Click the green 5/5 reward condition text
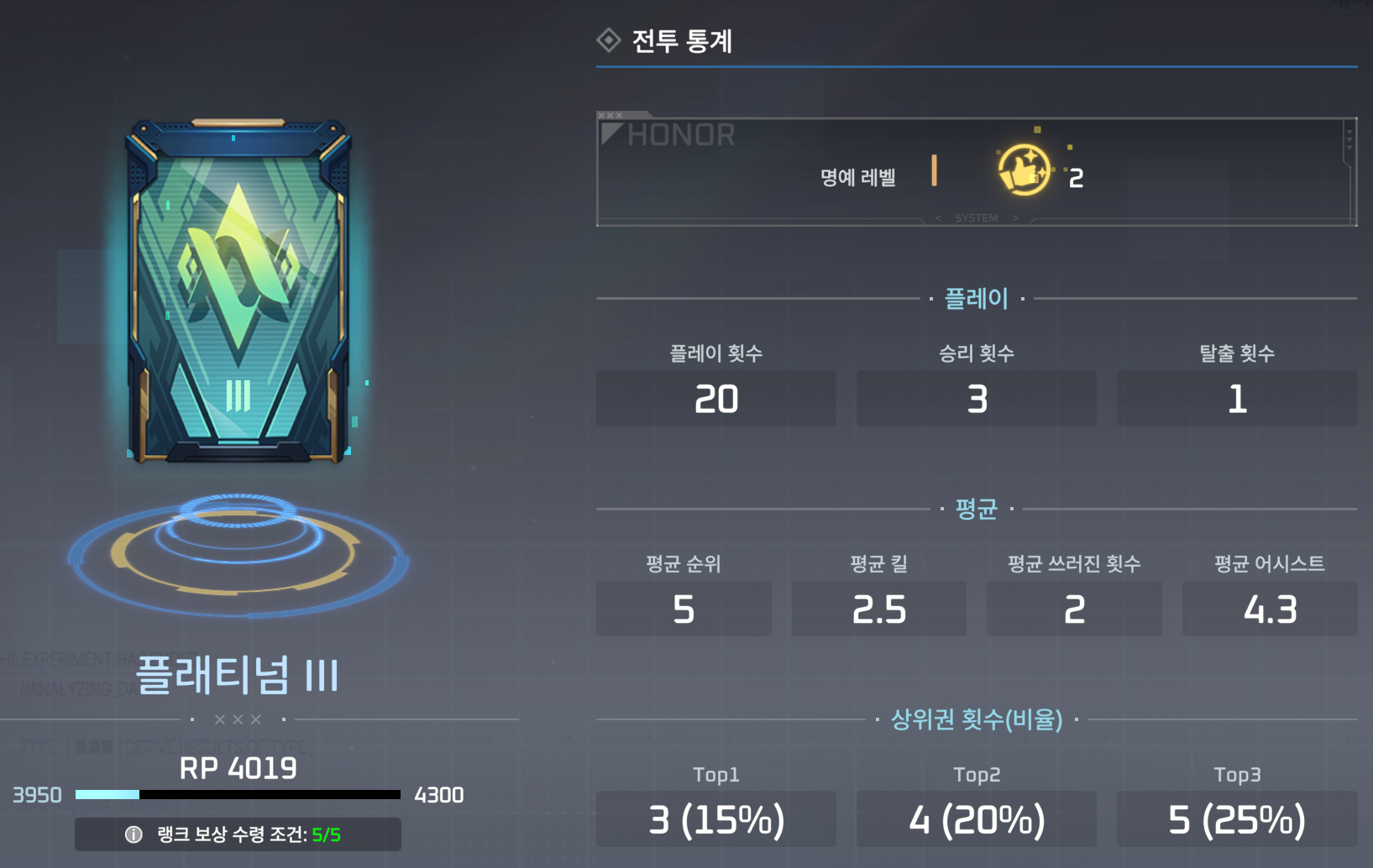The width and height of the screenshot is (1373, 868). (326, 834)
